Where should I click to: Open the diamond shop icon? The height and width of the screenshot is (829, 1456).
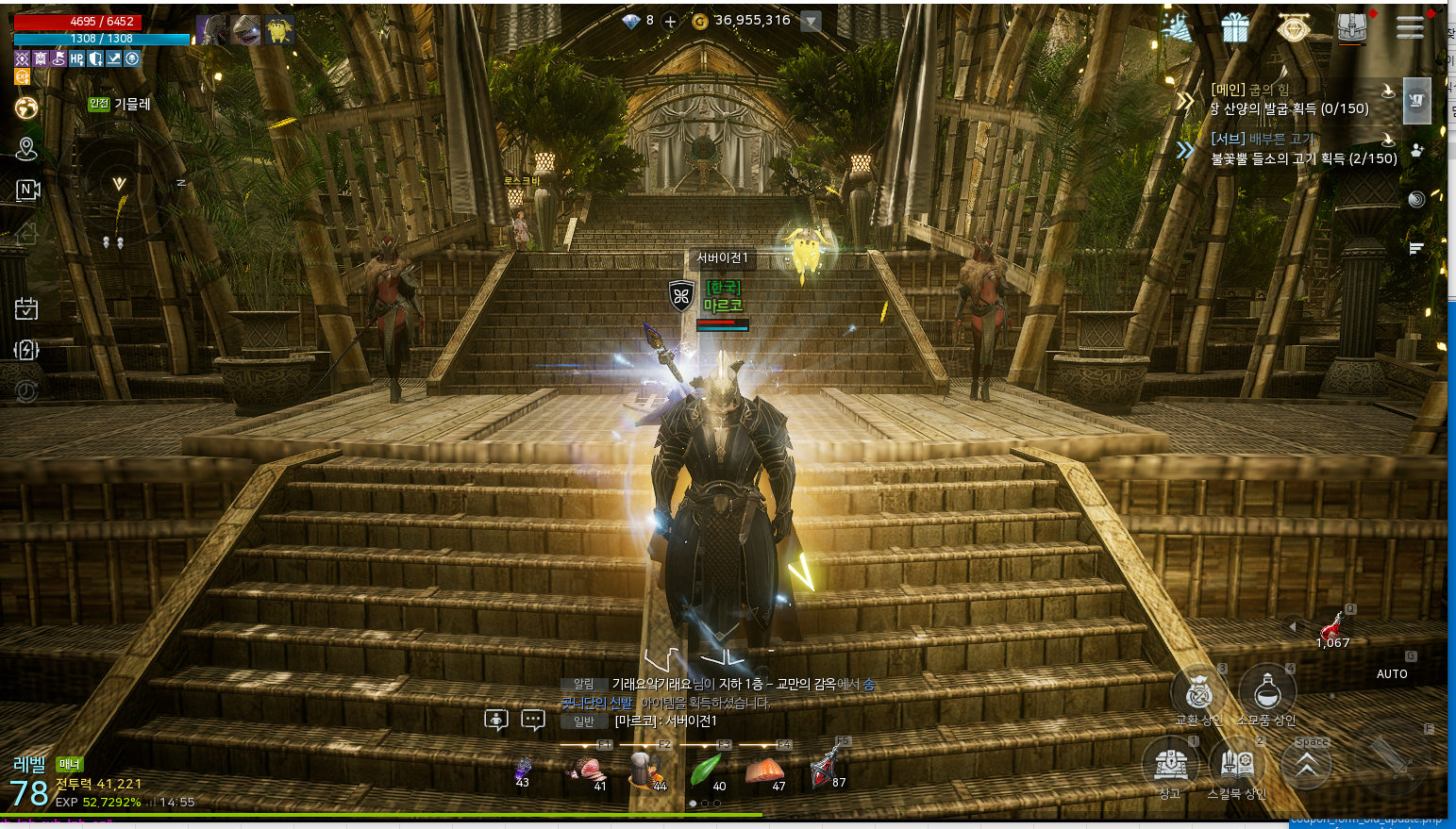[x=1293, y=28]
